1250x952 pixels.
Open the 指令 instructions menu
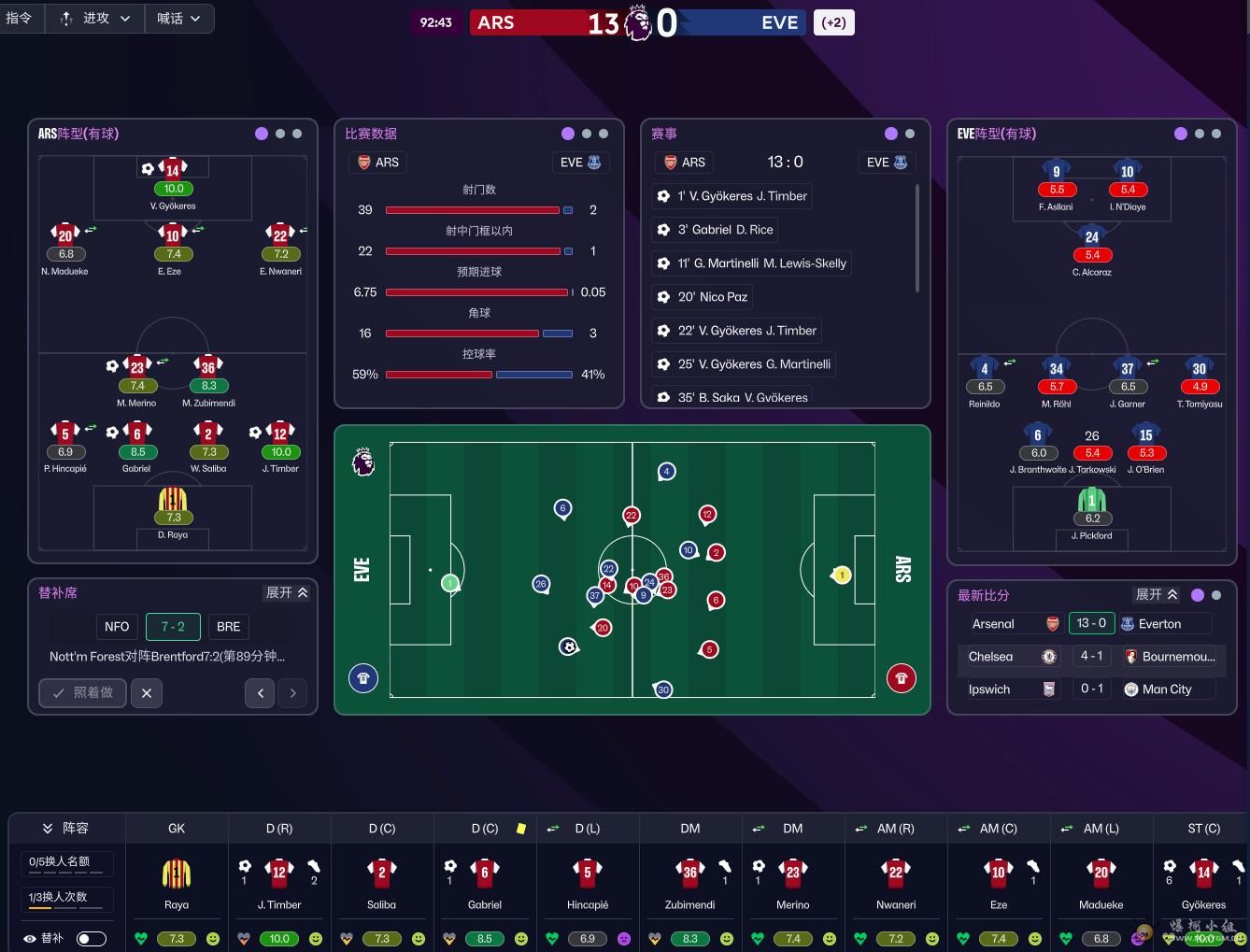20,19
